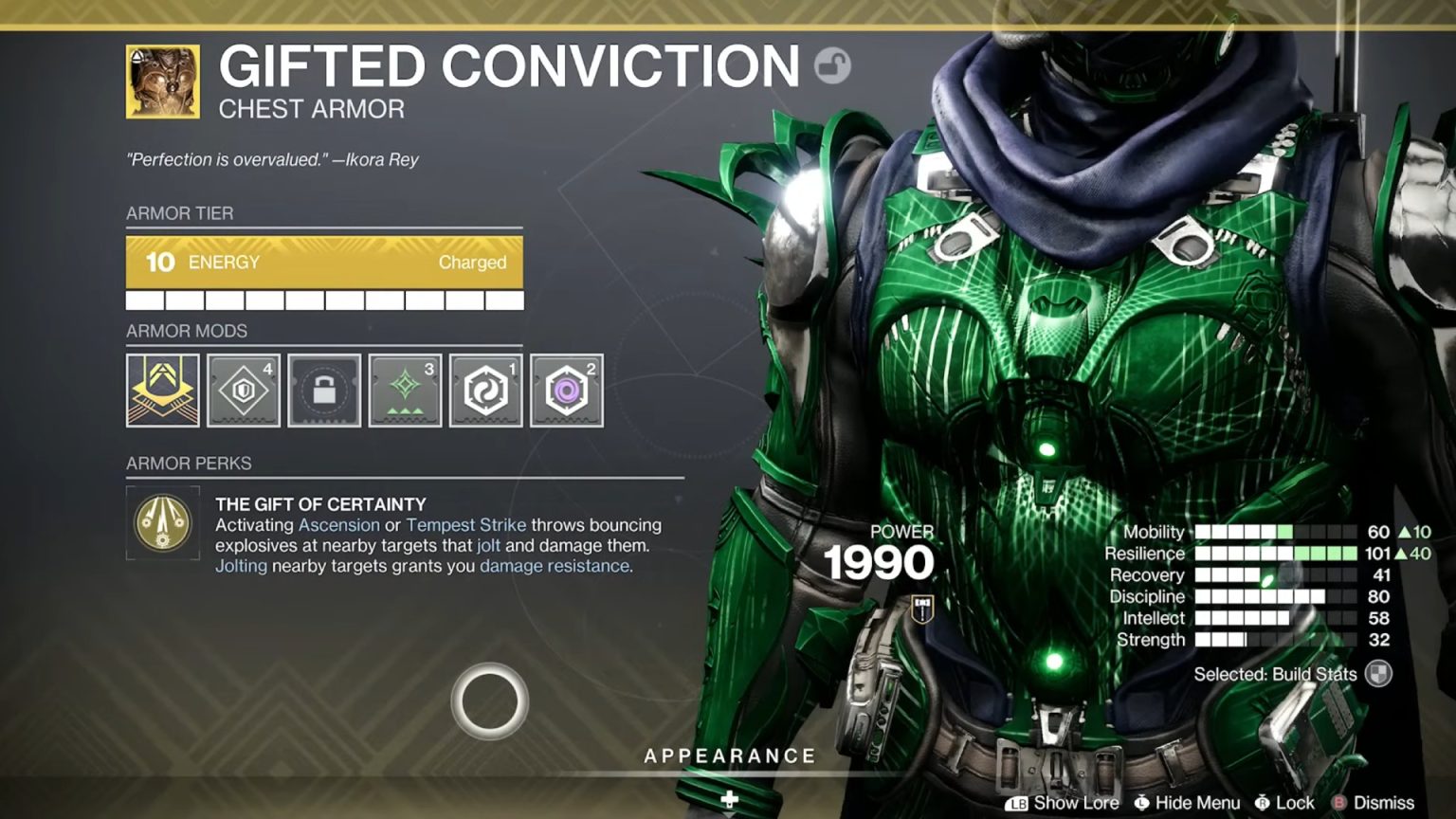Select the green stat mod with cost 3

(404, 390)
